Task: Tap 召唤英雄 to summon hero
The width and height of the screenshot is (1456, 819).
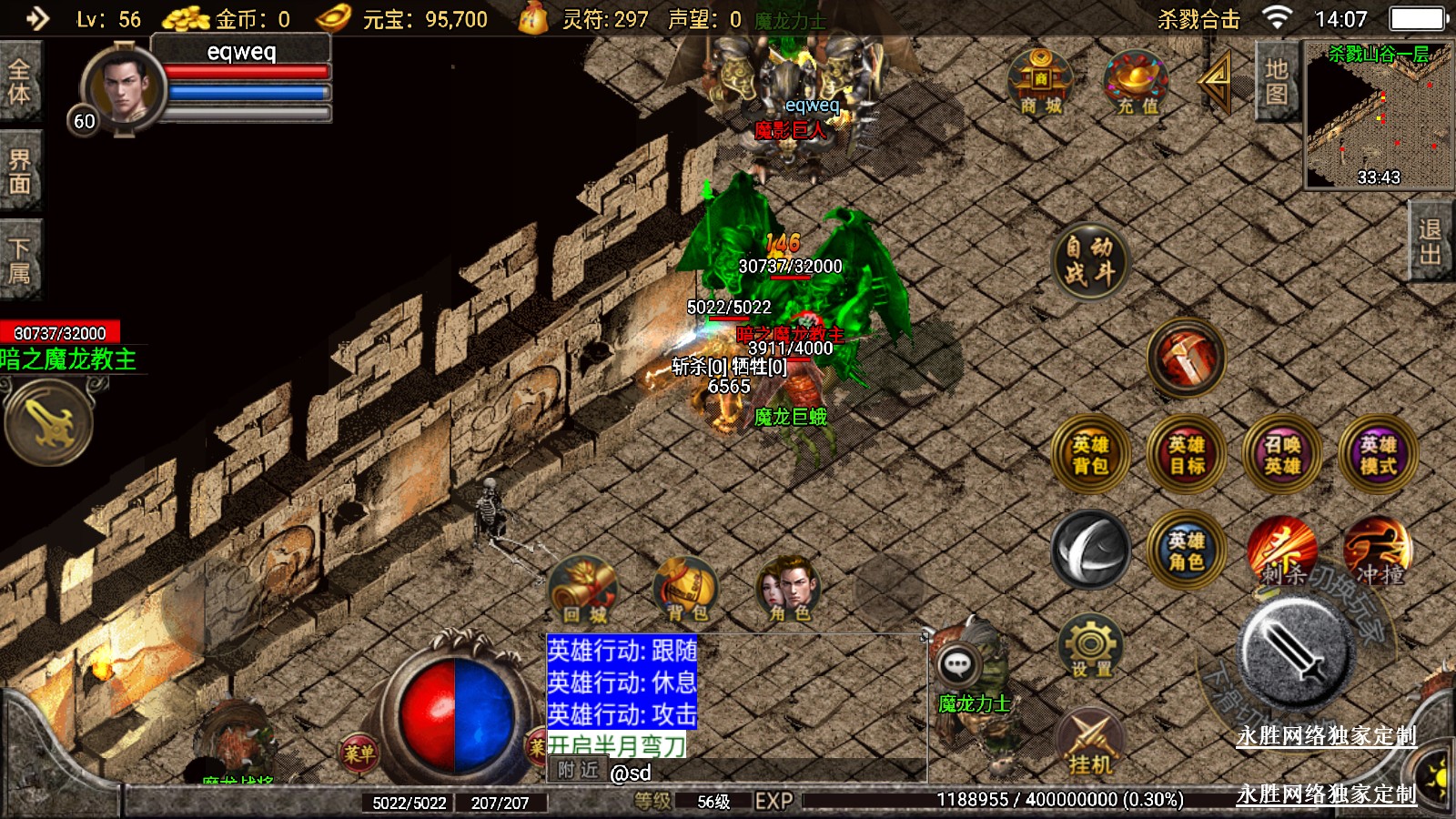Action: pos(1282,455)
